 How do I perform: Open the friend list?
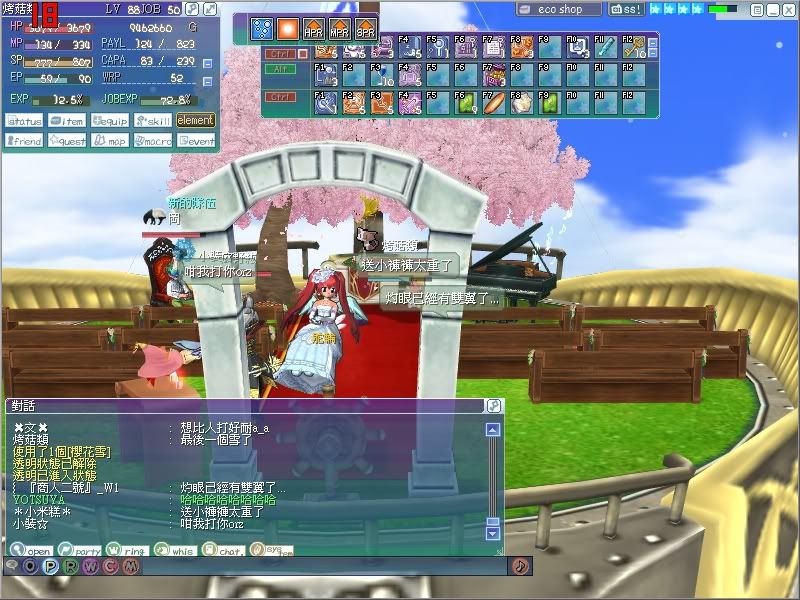[23, 141]
